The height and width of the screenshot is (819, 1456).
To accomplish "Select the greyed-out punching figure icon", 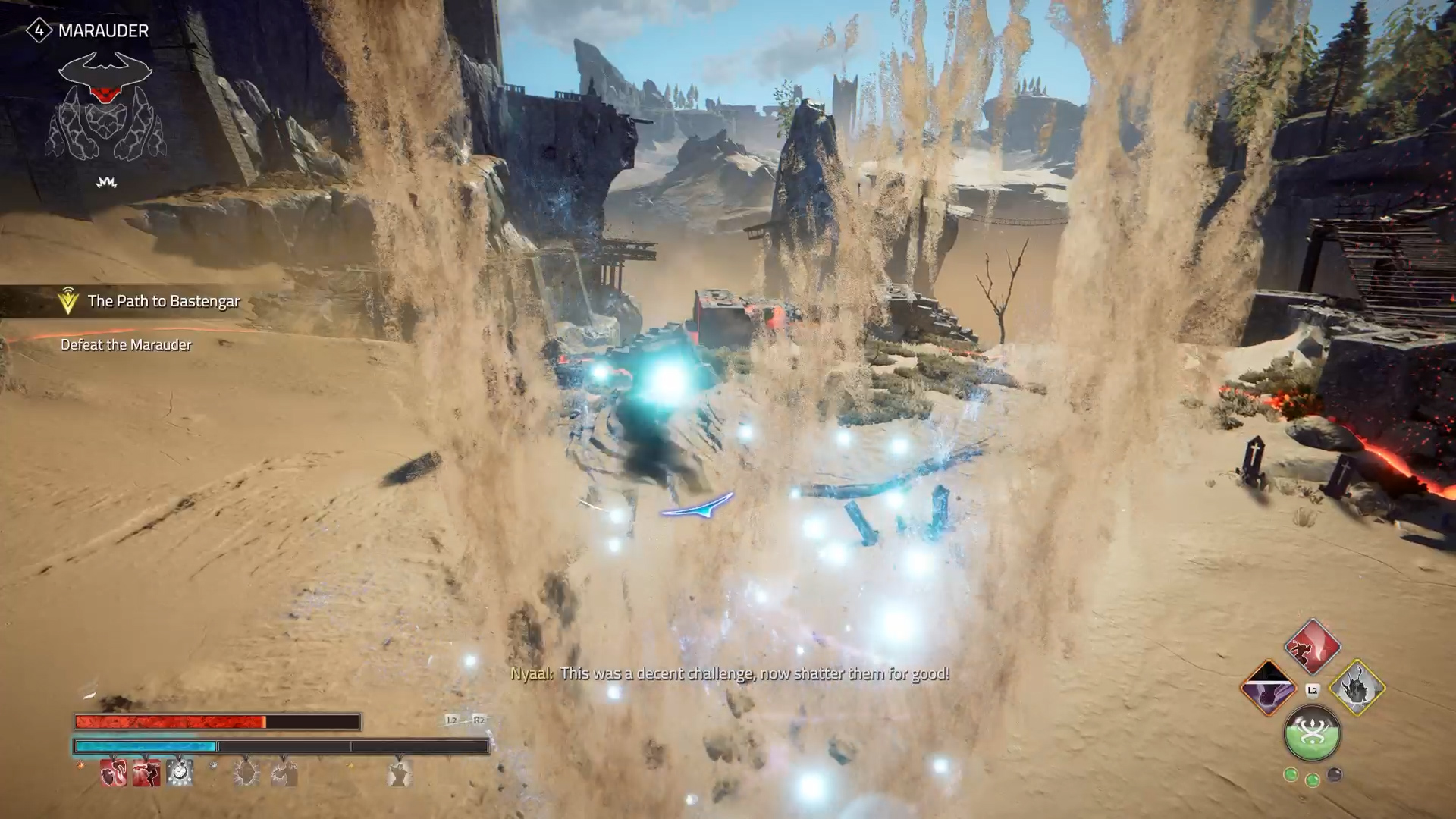I will click(284, 773).
